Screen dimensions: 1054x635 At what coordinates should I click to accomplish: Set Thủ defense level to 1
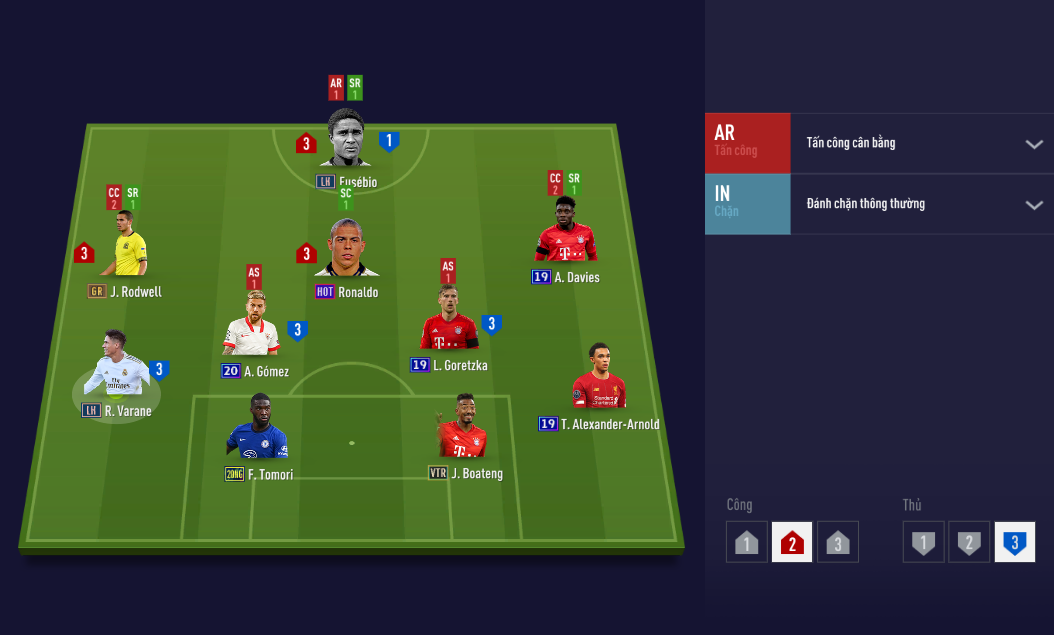(x=923, y=542)
